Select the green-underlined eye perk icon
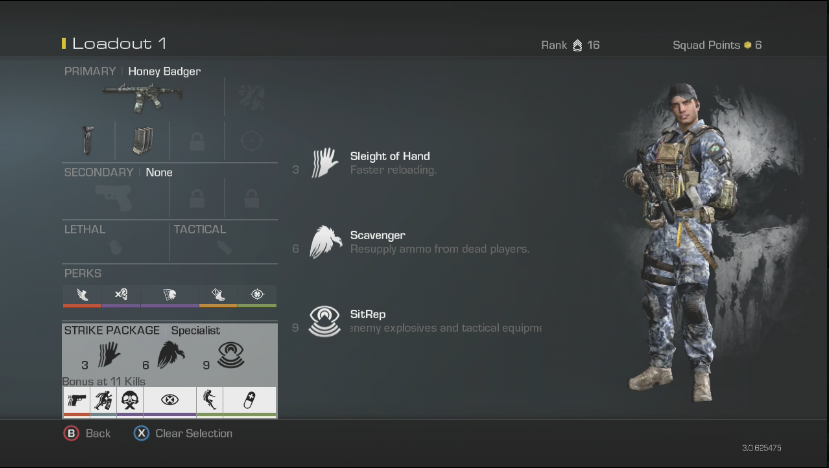The width and height of the screenshot is (829, 468). (257, 294)
